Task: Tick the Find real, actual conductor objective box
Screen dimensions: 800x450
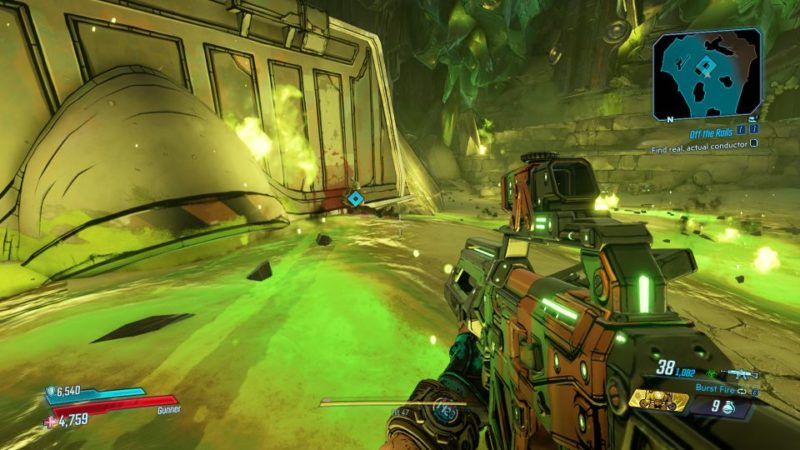Action: (x=754, y=143)
